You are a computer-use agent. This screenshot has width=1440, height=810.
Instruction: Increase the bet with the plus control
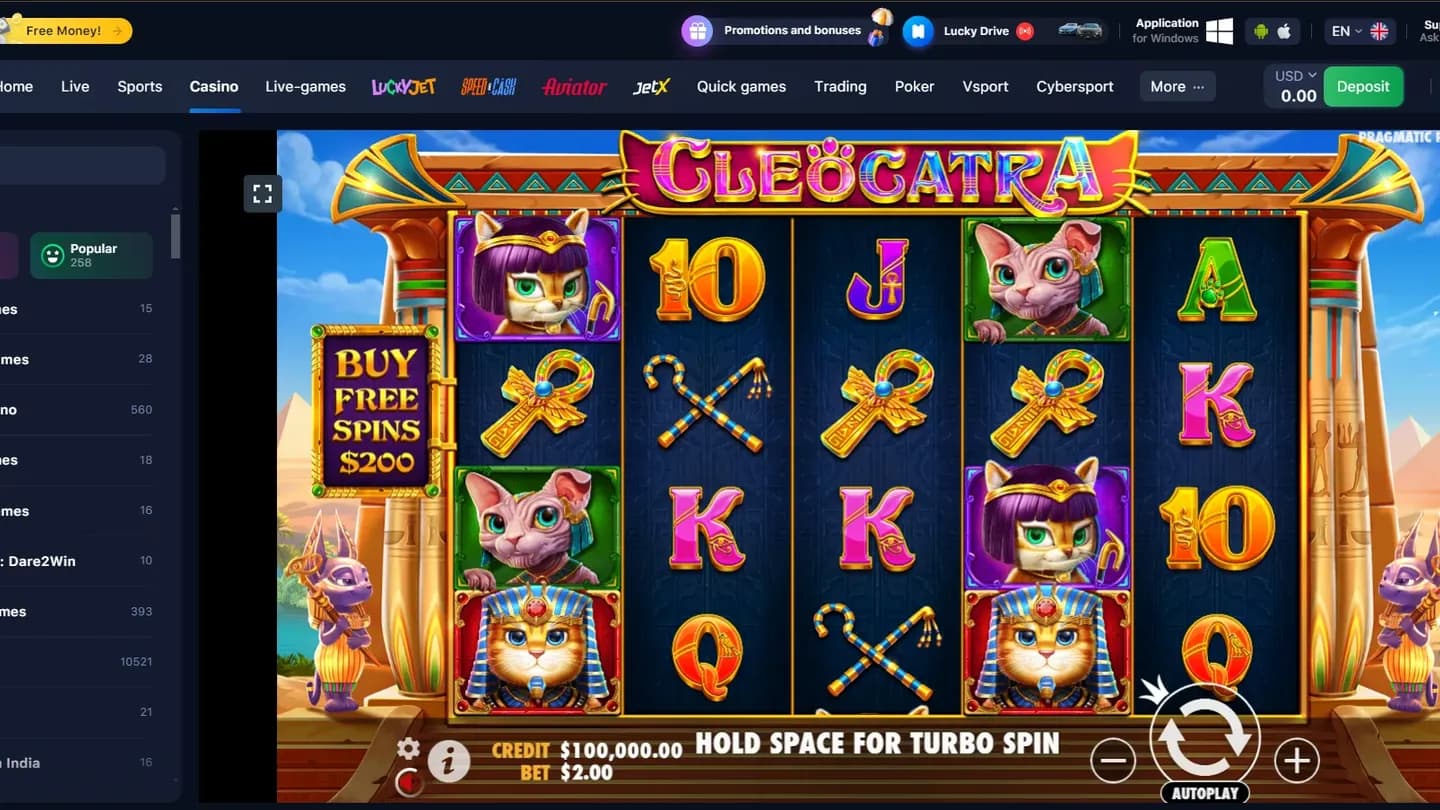click(x=1295, y=760)
